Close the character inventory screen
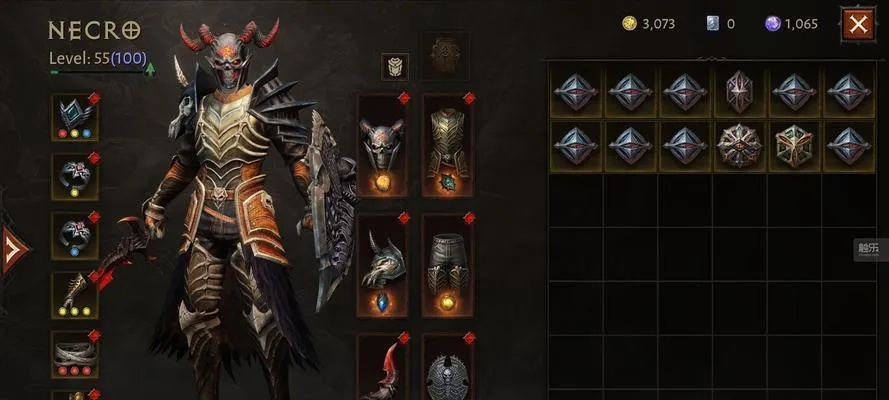Viewport: 889px width, 400px height. click(857, 24)
